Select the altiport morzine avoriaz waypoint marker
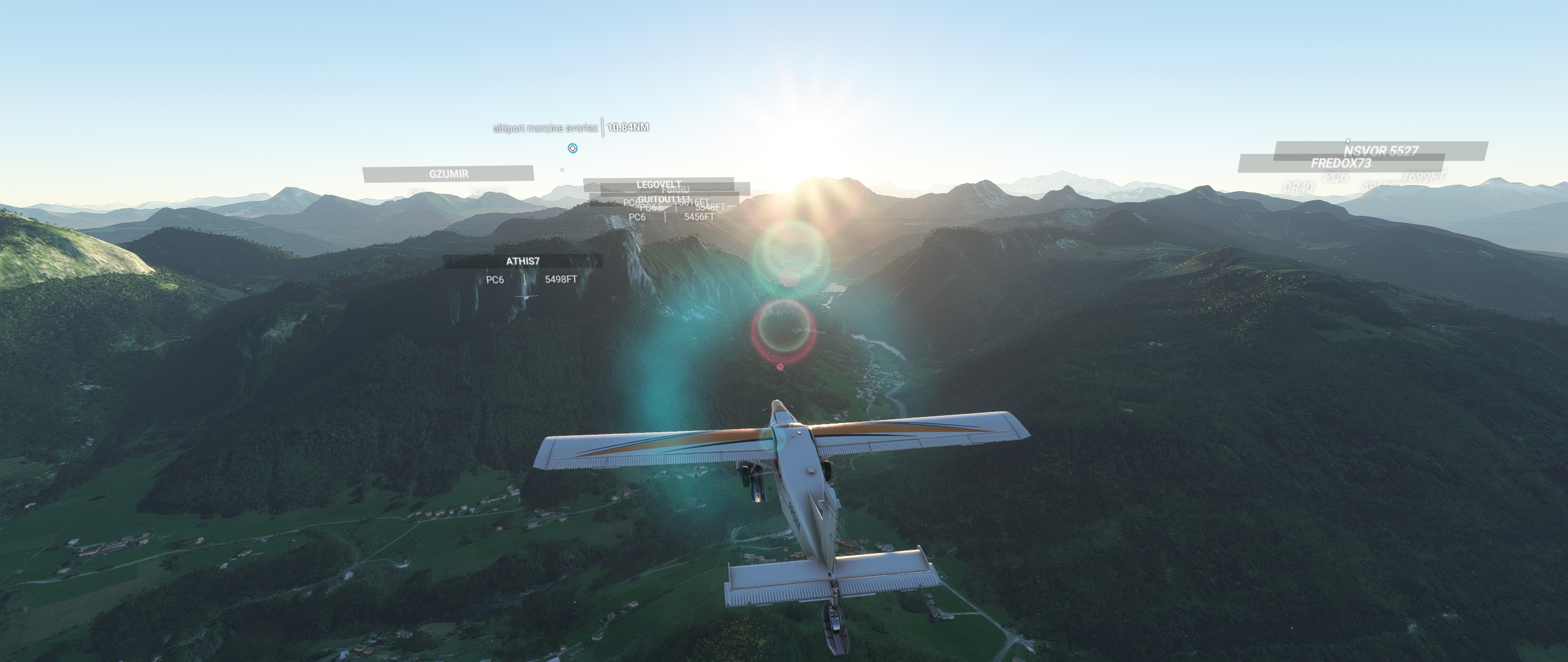Image resolution: width=1568 pixels, height=662 pixels. coord(572,148)
